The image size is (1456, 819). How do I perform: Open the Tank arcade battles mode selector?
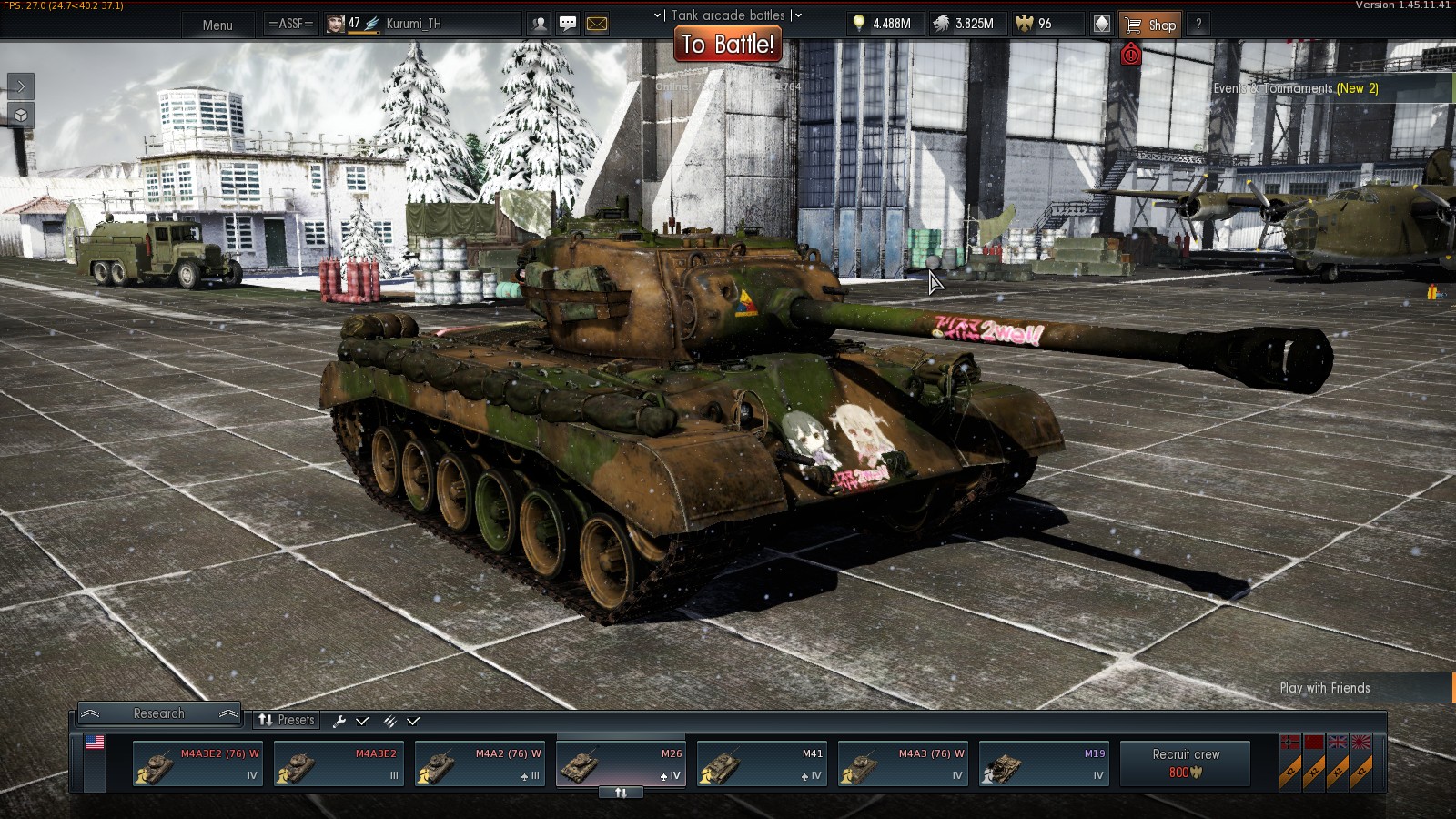[x=728, y=15]
